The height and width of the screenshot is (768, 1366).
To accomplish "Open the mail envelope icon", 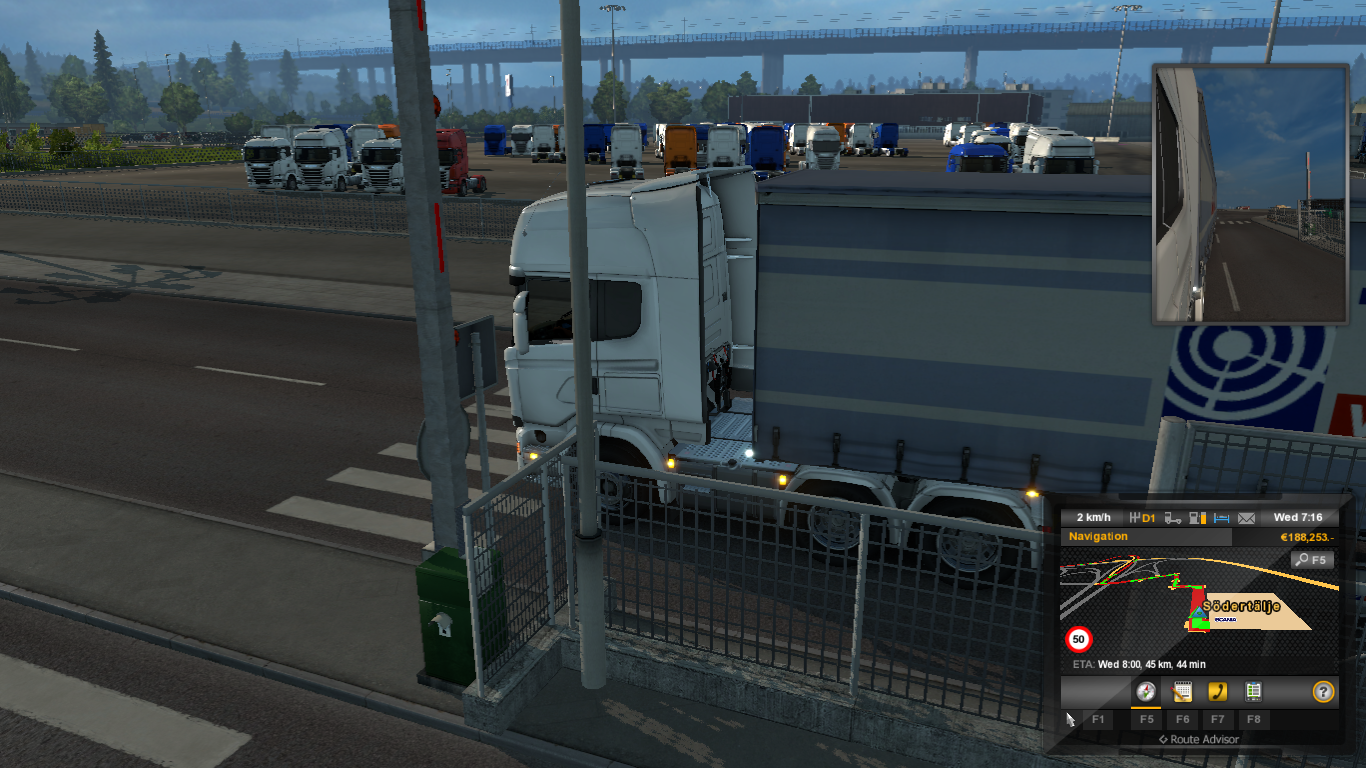I will tap(1246, 518).
